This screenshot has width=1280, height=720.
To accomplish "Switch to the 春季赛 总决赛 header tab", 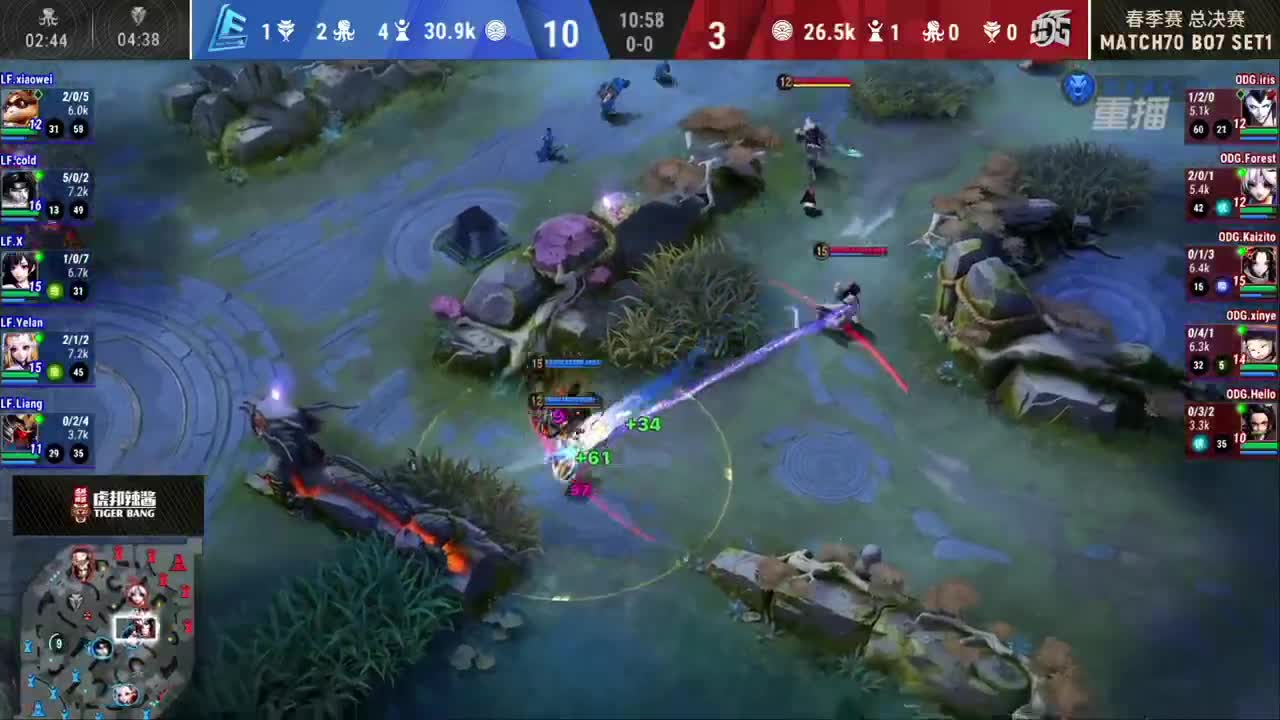I will (1187, 18).
